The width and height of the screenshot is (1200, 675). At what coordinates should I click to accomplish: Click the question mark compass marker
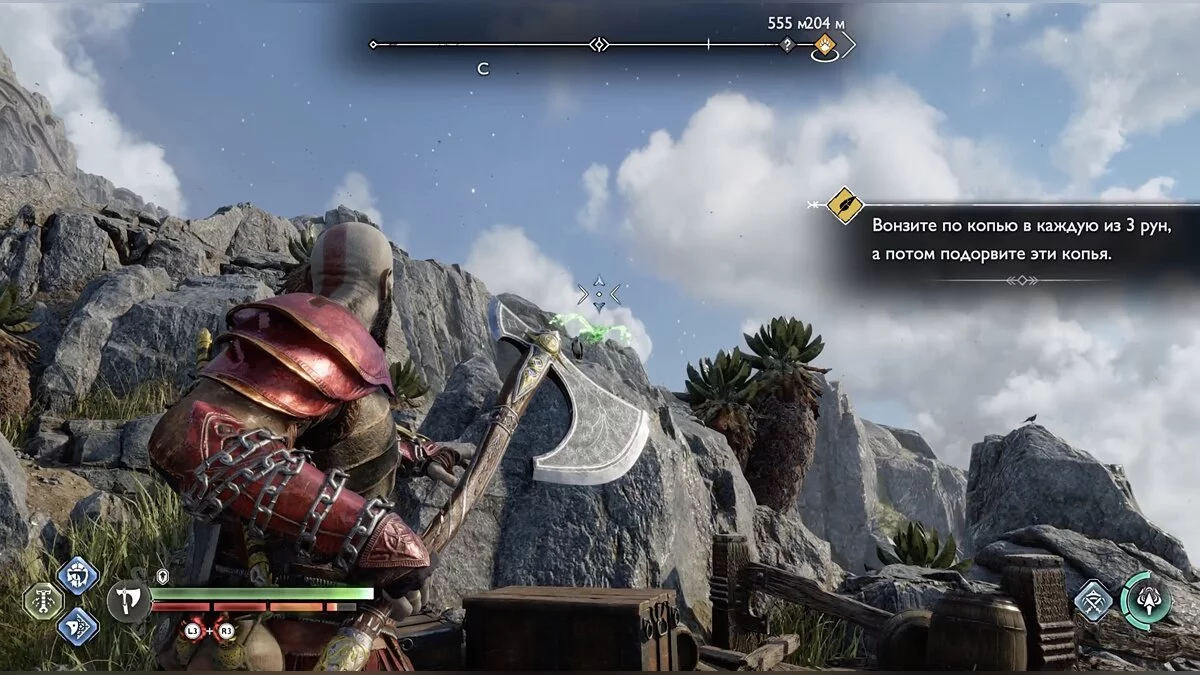click(787, 45)
